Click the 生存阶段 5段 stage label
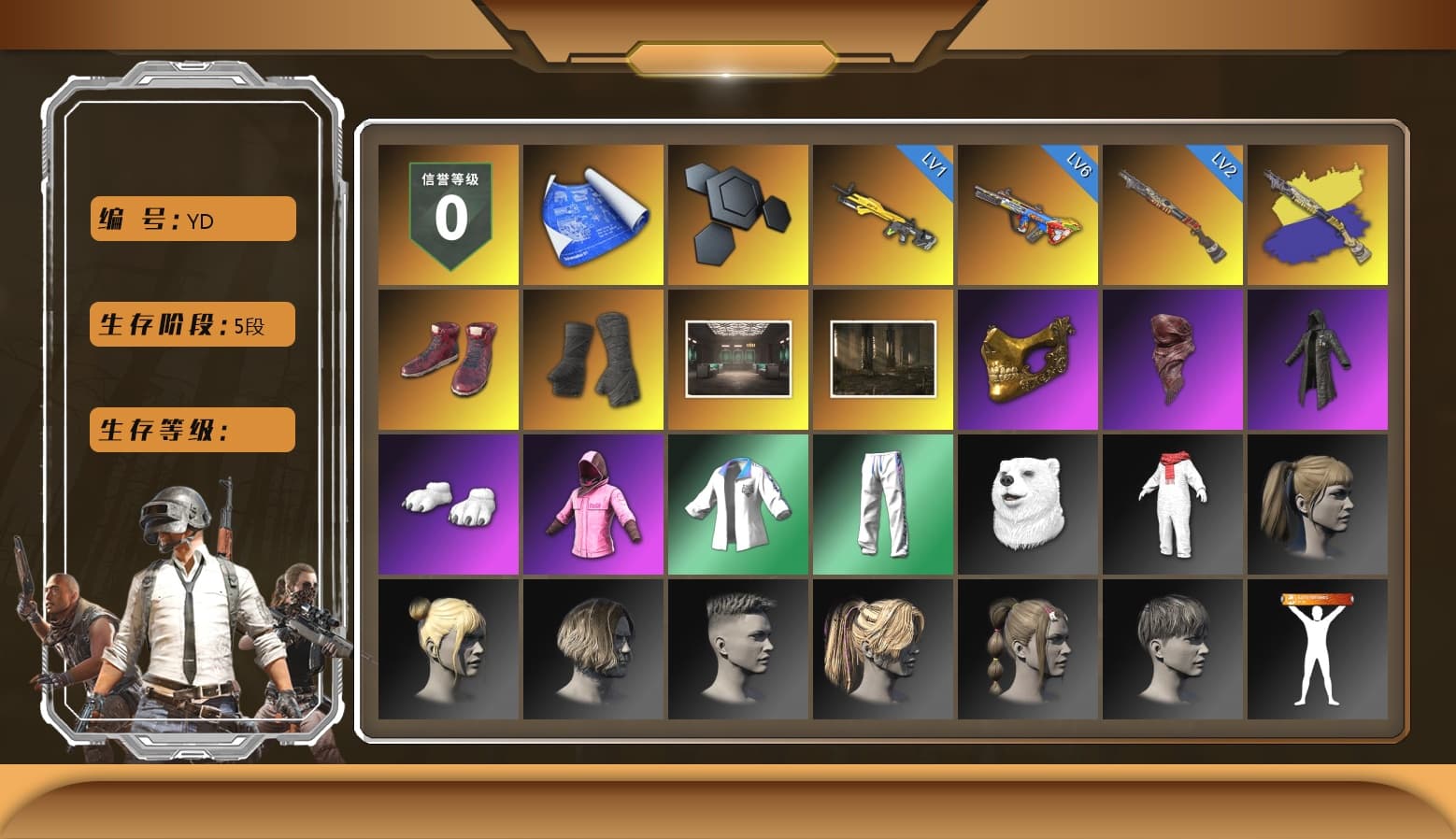This screenshot has width=1456, height=839. (x=191, y=324)
